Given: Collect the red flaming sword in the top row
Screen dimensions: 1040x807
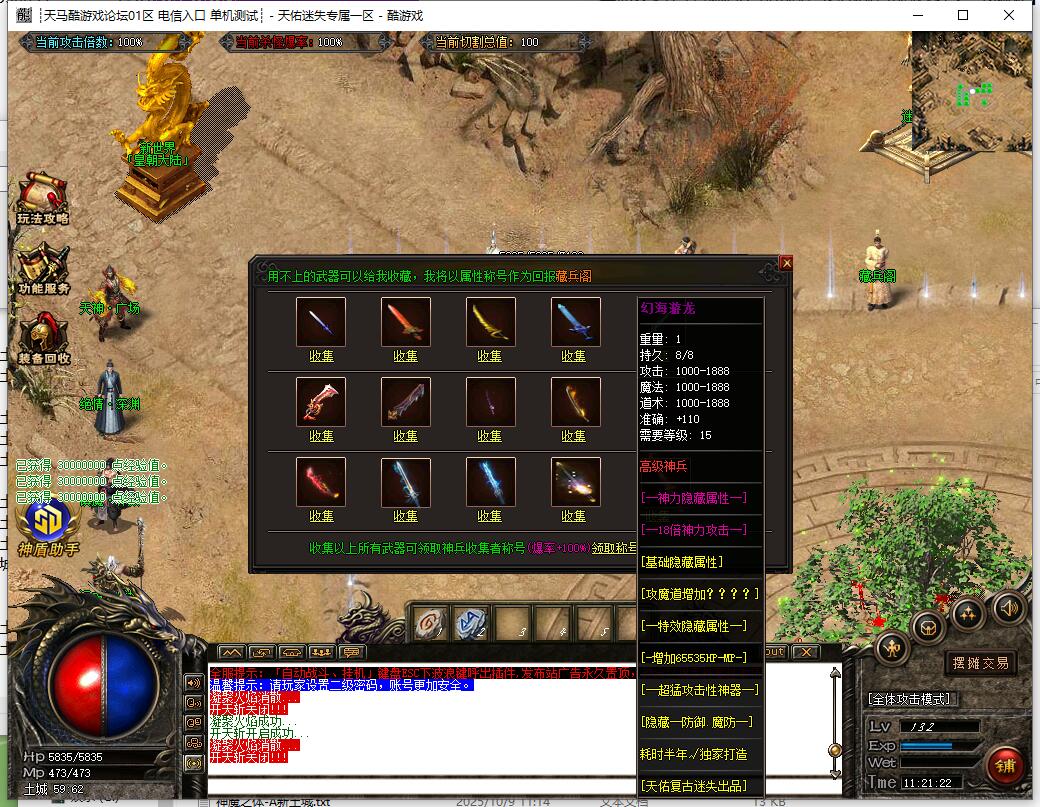Looking at the screenshot, I should coord(405,355).
